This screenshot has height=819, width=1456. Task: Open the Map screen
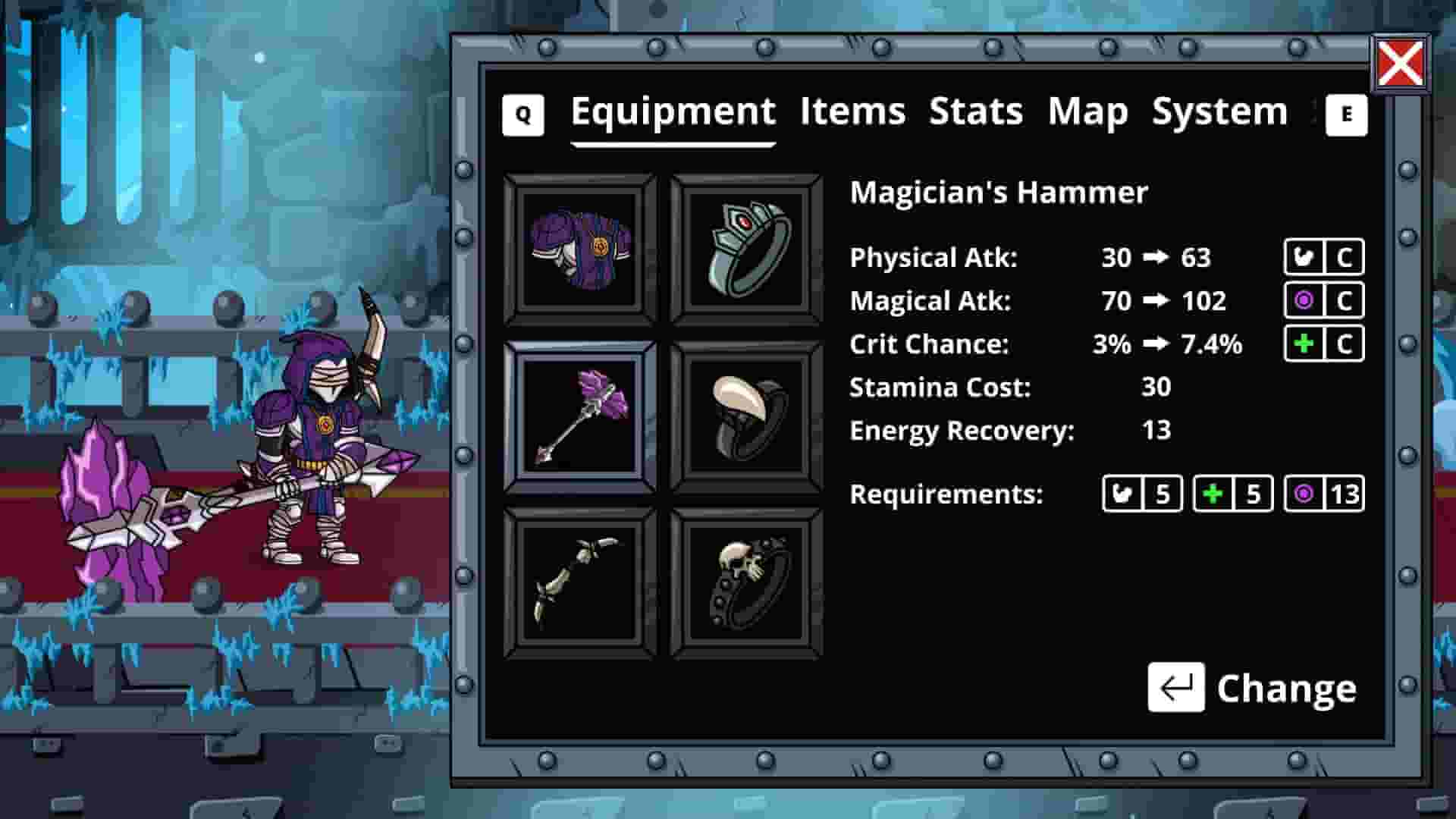pos(1087,111)
